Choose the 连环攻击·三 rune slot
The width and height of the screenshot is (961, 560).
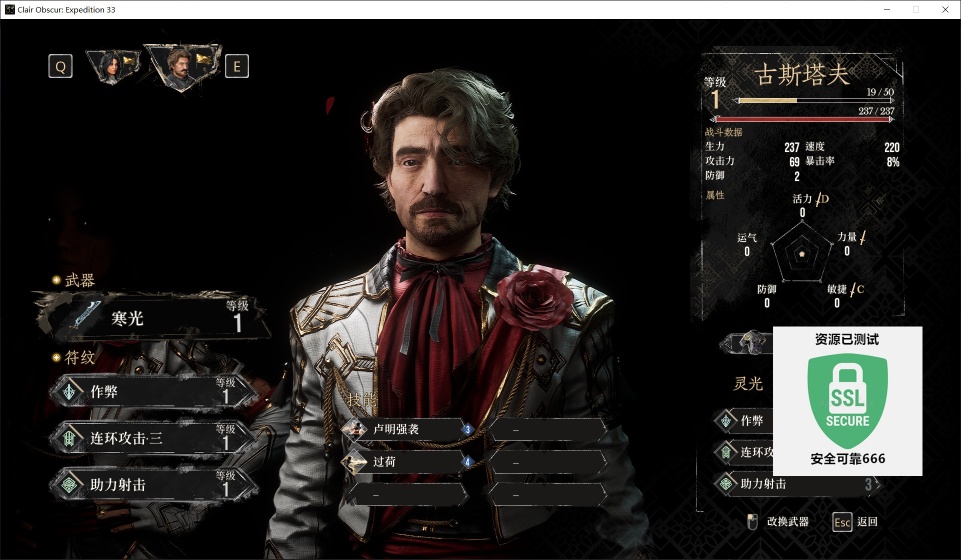click(152, 437)
